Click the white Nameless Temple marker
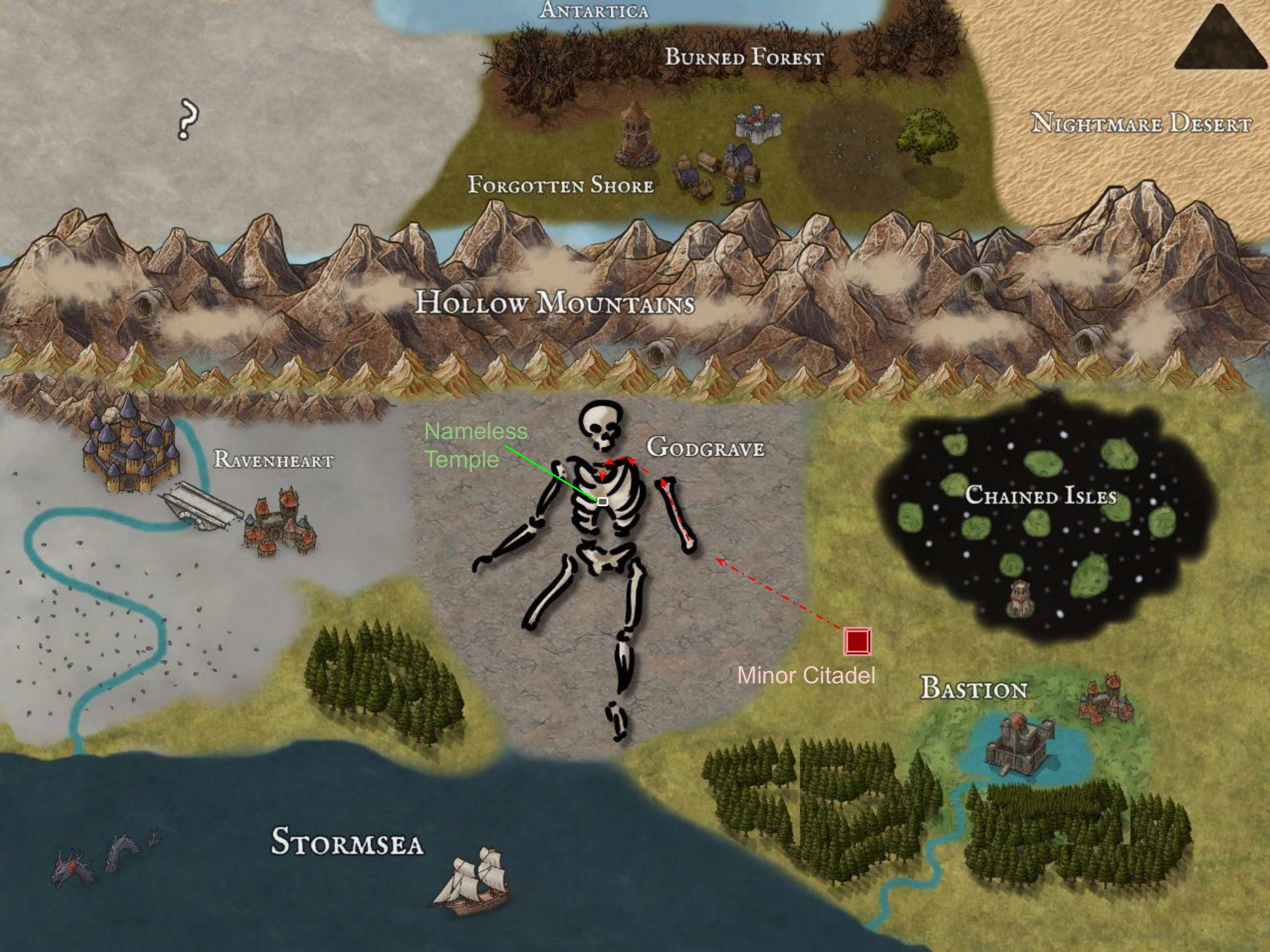Viewport: 1270px width, 952px height. pyautogui.click(x=602, y=501)
